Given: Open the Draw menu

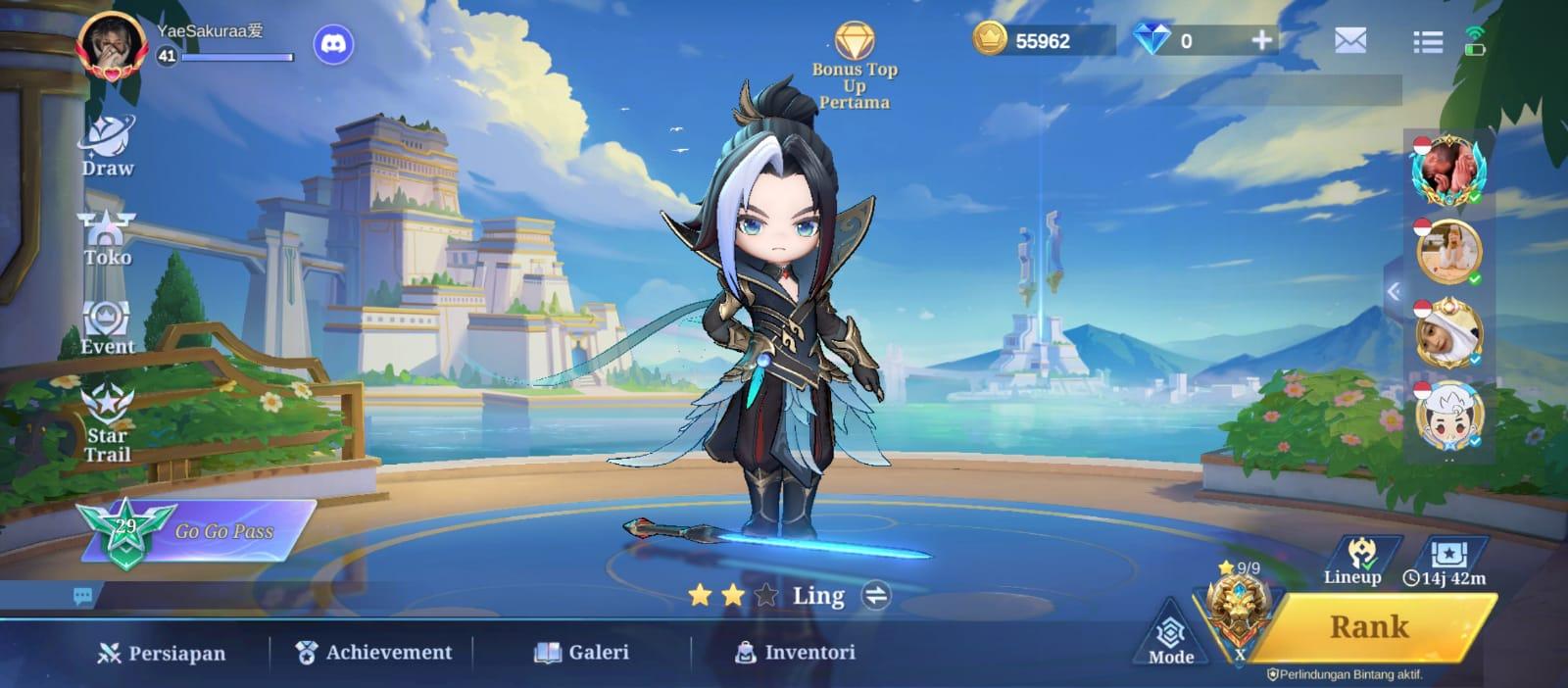Looking at the screenshot, I should 108,147.
